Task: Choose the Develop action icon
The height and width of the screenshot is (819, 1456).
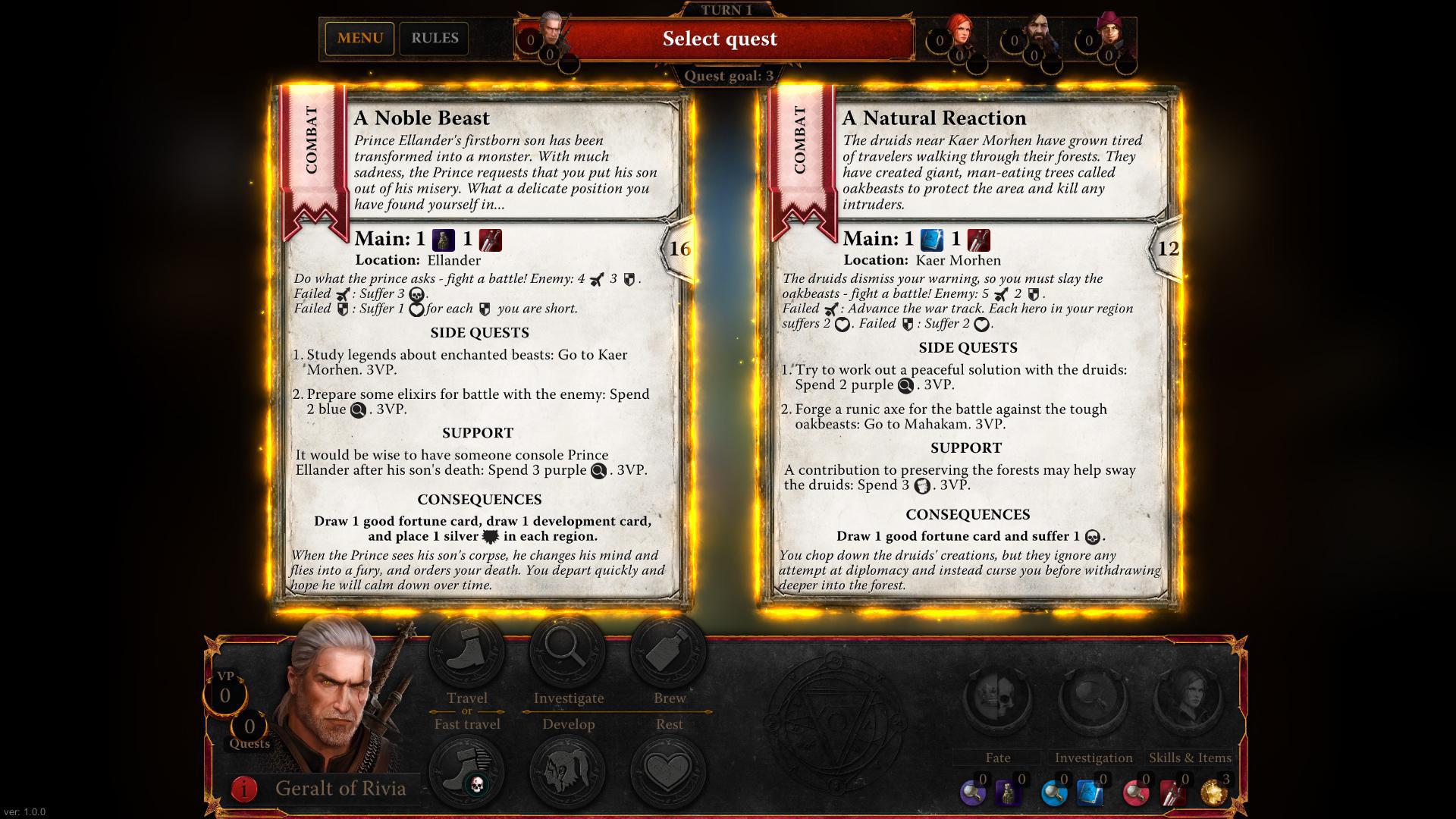Action: coord(569,770)
